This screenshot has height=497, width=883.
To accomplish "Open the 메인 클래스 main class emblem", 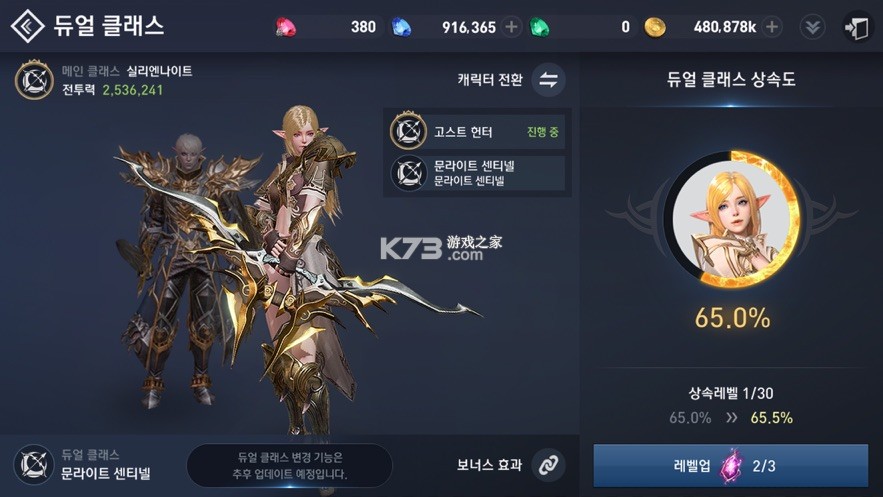I will coord(34,80).
